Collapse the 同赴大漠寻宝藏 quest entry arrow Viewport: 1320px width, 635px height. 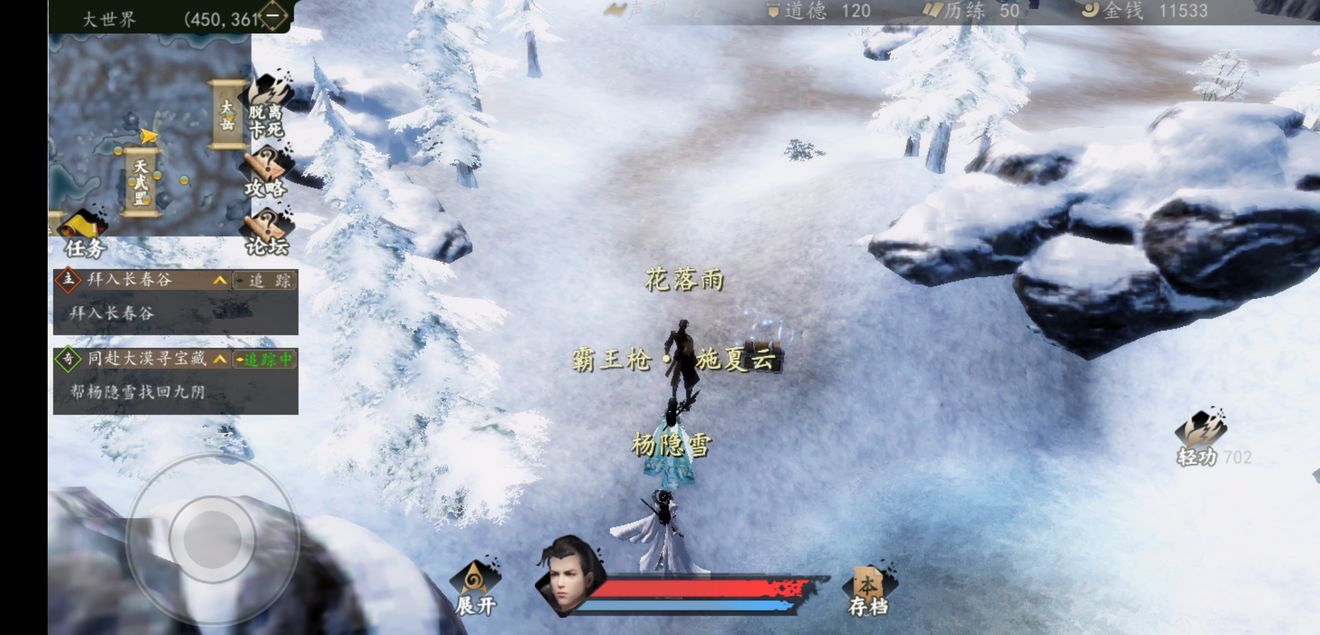tap(220, 359)
